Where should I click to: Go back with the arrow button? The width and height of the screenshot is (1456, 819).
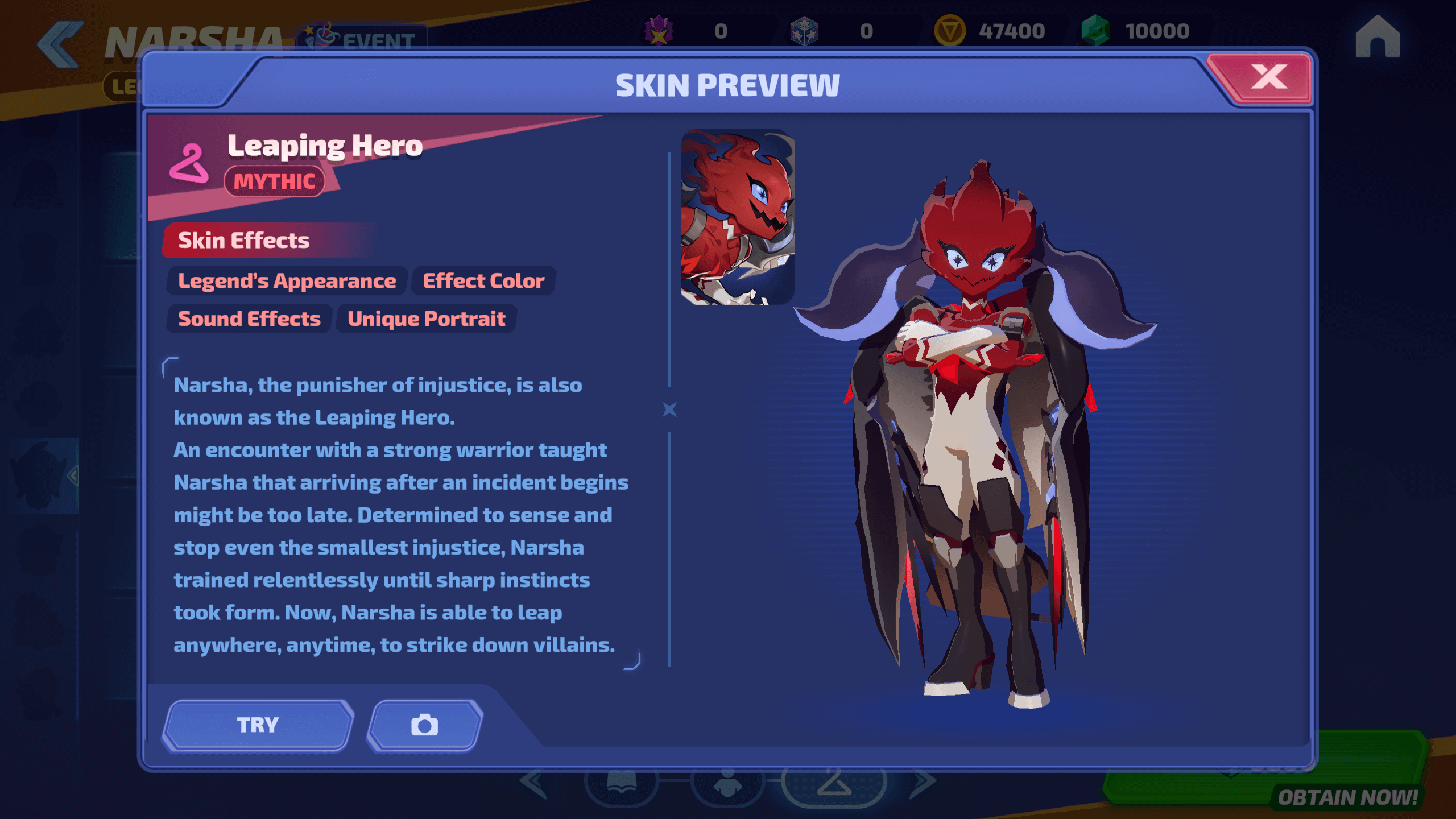[x=60, y=44]
